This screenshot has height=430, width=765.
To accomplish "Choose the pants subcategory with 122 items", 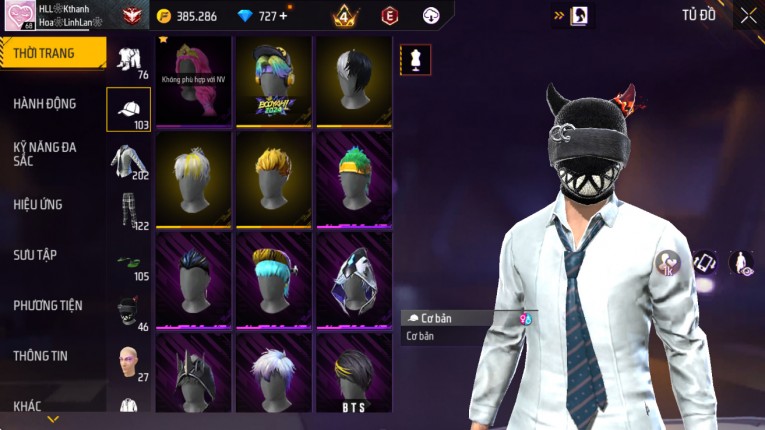I will (128, 211).
